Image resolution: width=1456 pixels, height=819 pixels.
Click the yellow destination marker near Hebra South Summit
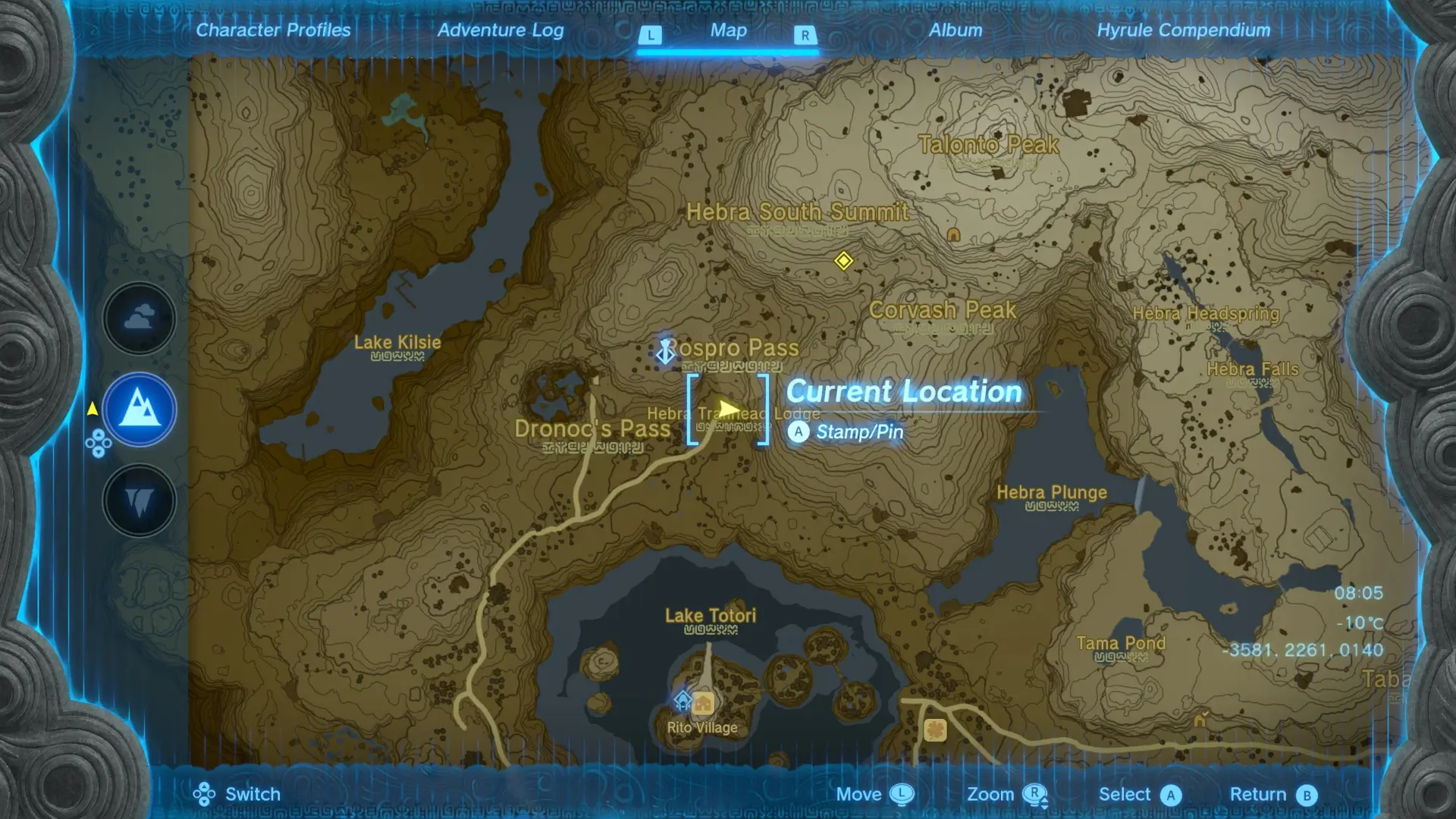click(844, 260)
